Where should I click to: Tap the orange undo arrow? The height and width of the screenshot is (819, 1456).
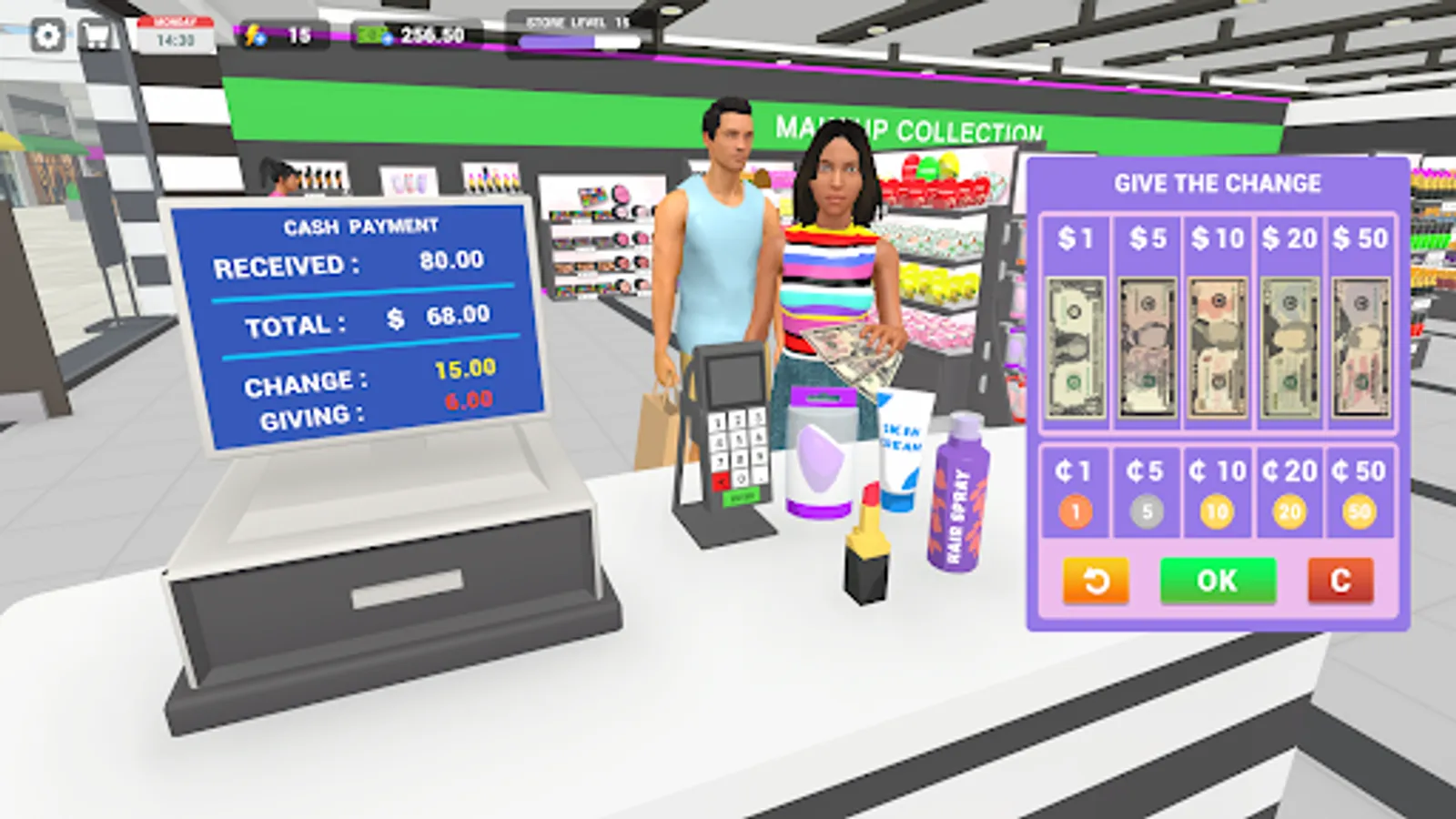[x=1096, y=581]
